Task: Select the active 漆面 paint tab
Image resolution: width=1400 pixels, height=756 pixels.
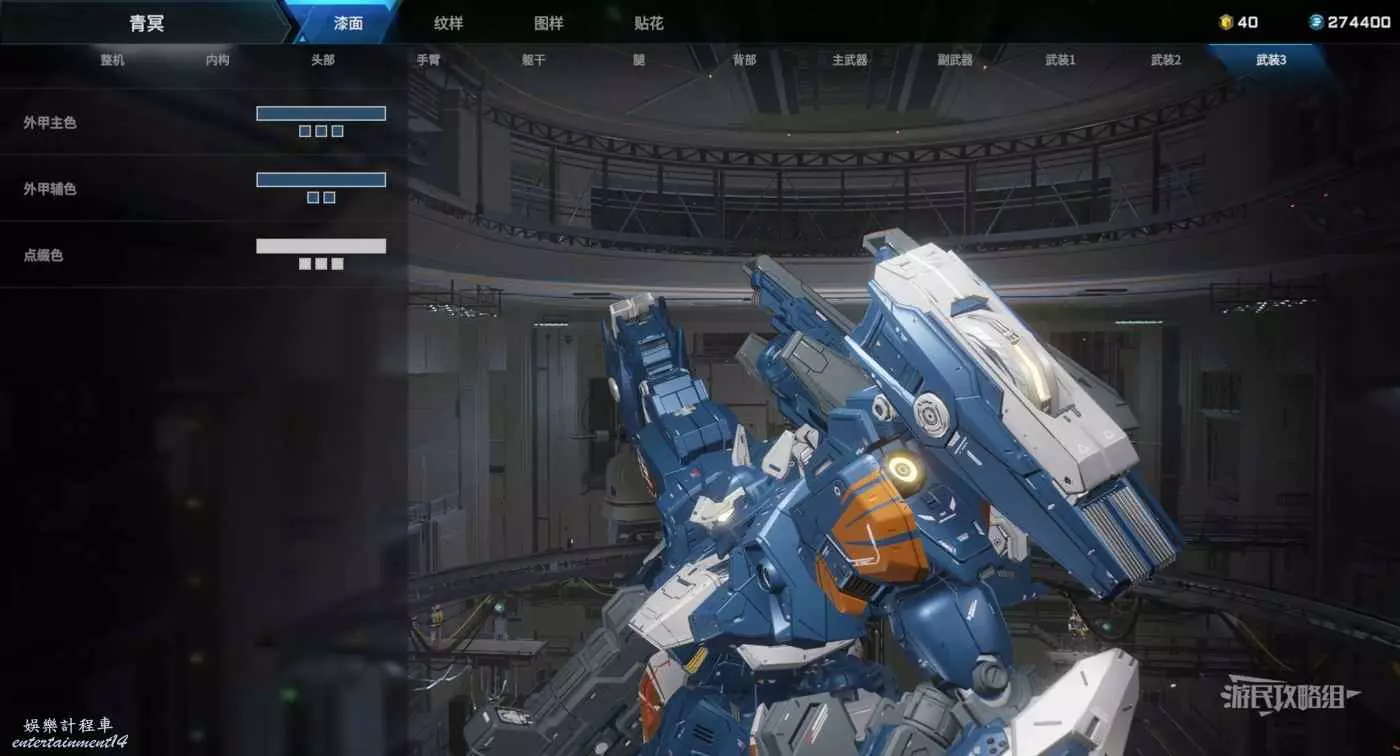Action: (x=348, y=23)
